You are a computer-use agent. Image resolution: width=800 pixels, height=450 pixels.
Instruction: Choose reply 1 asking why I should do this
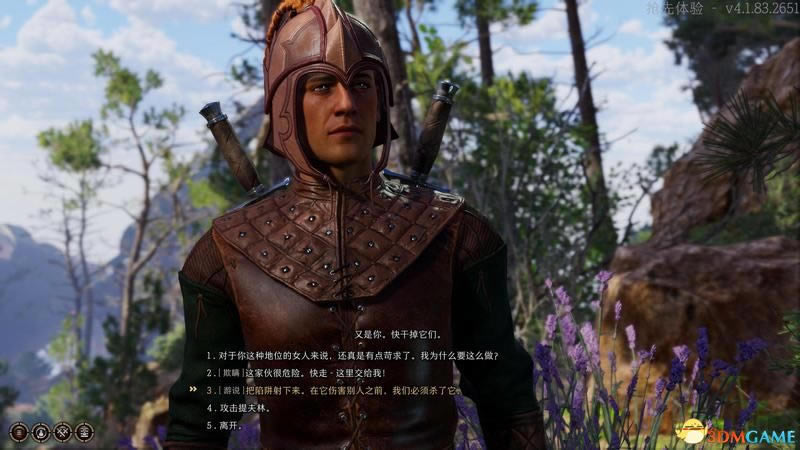tap(352, 355)
